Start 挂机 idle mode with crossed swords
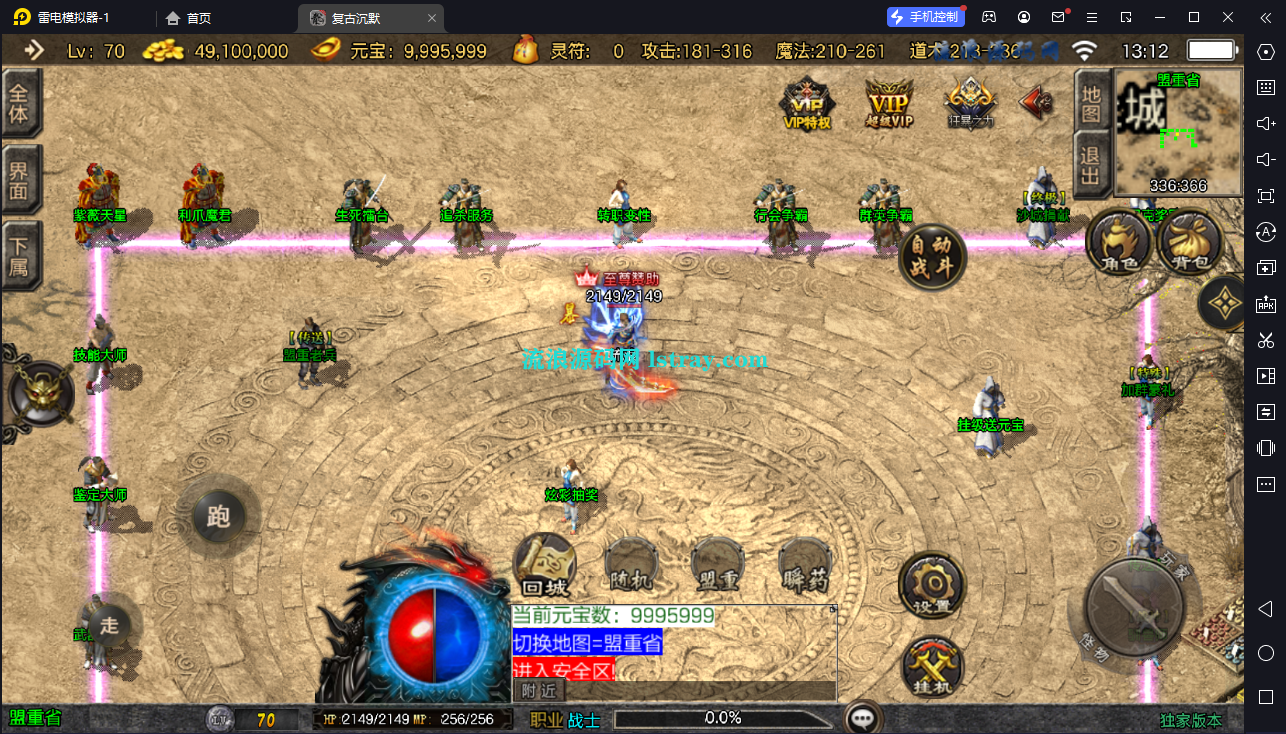1286x734 pixels. pos(932,664)
